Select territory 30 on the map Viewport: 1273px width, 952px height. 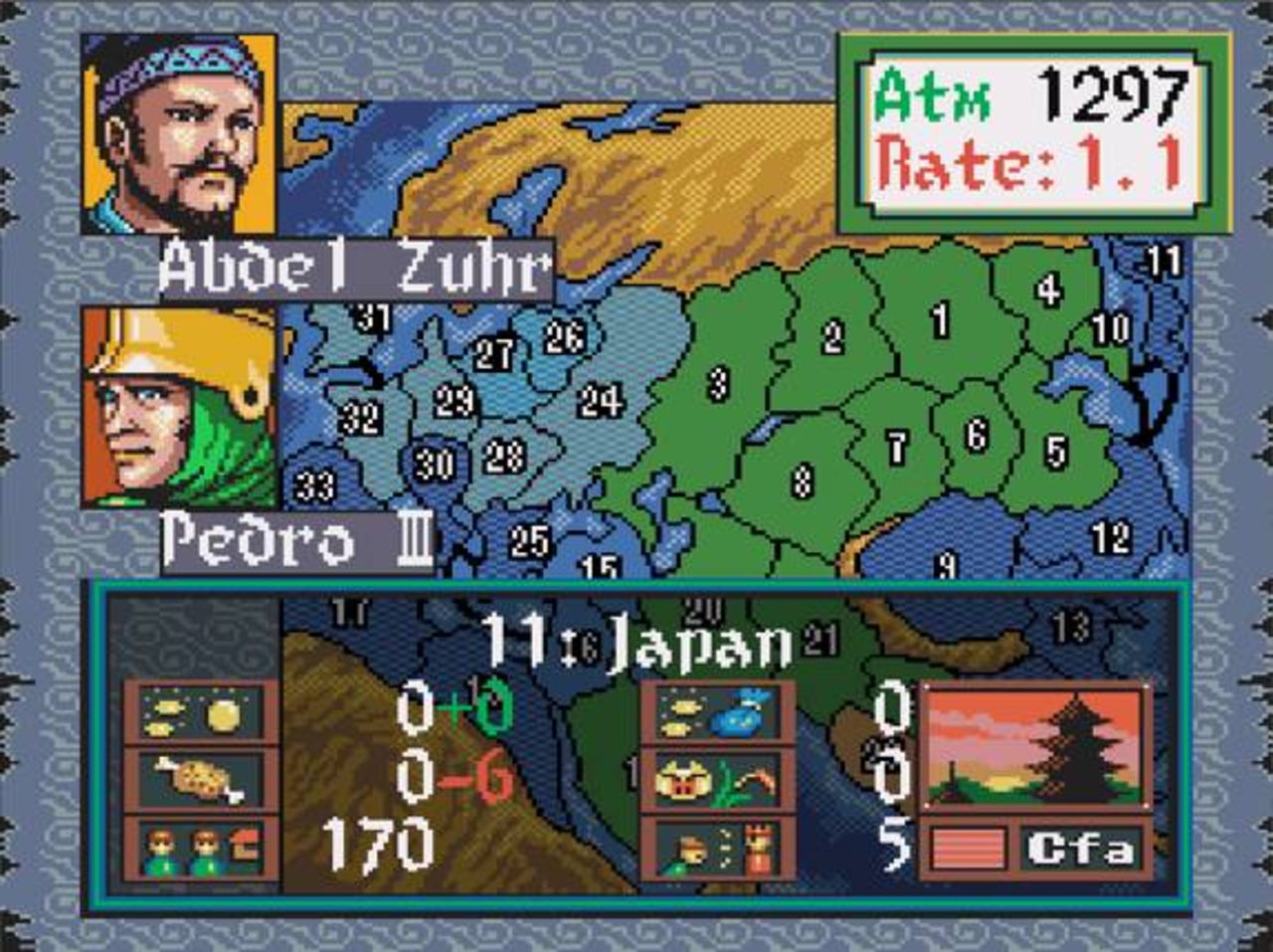coord(435,465)
